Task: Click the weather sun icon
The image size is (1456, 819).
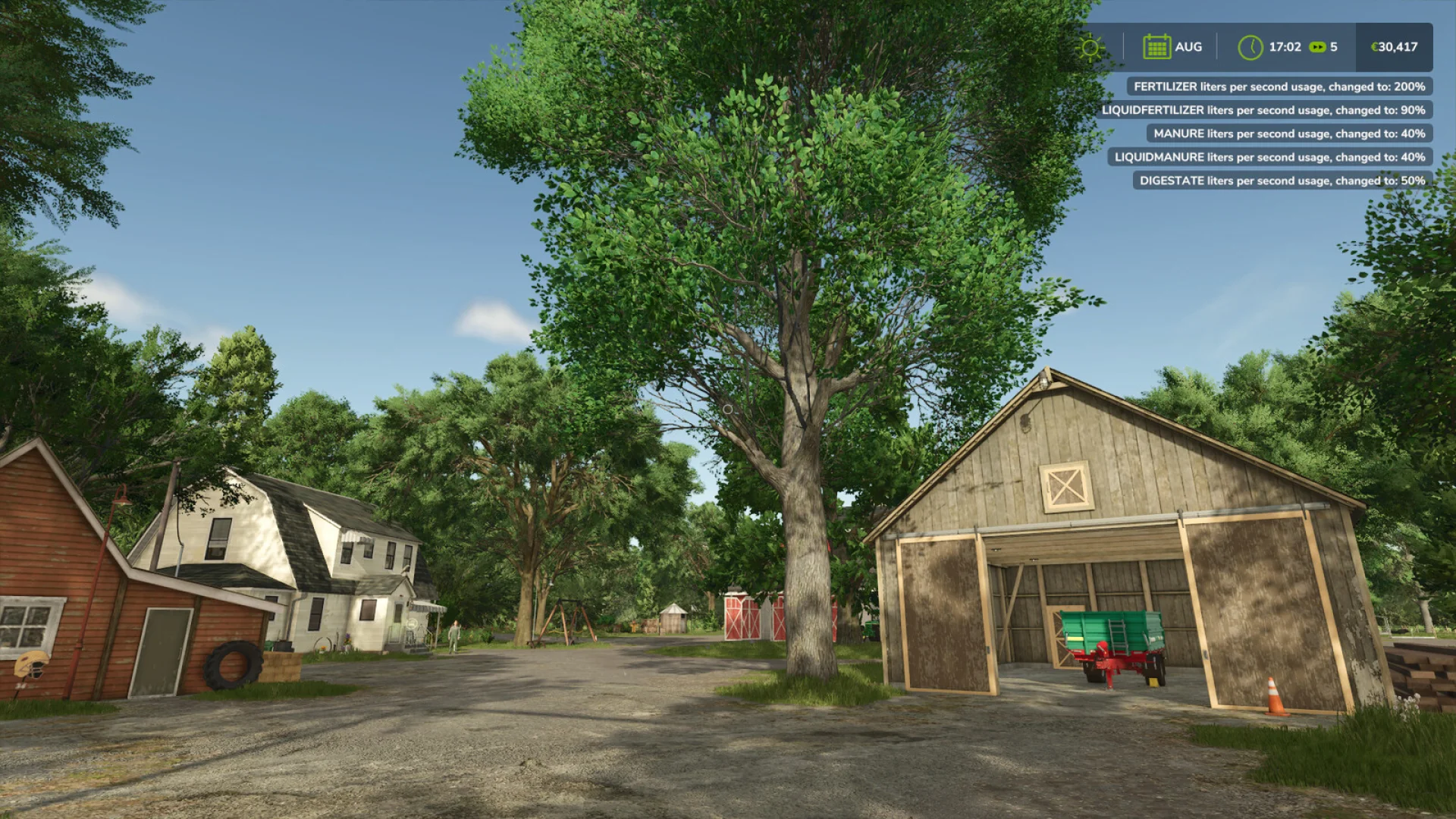Action: pyautogui.click(x=1090, y=47)
